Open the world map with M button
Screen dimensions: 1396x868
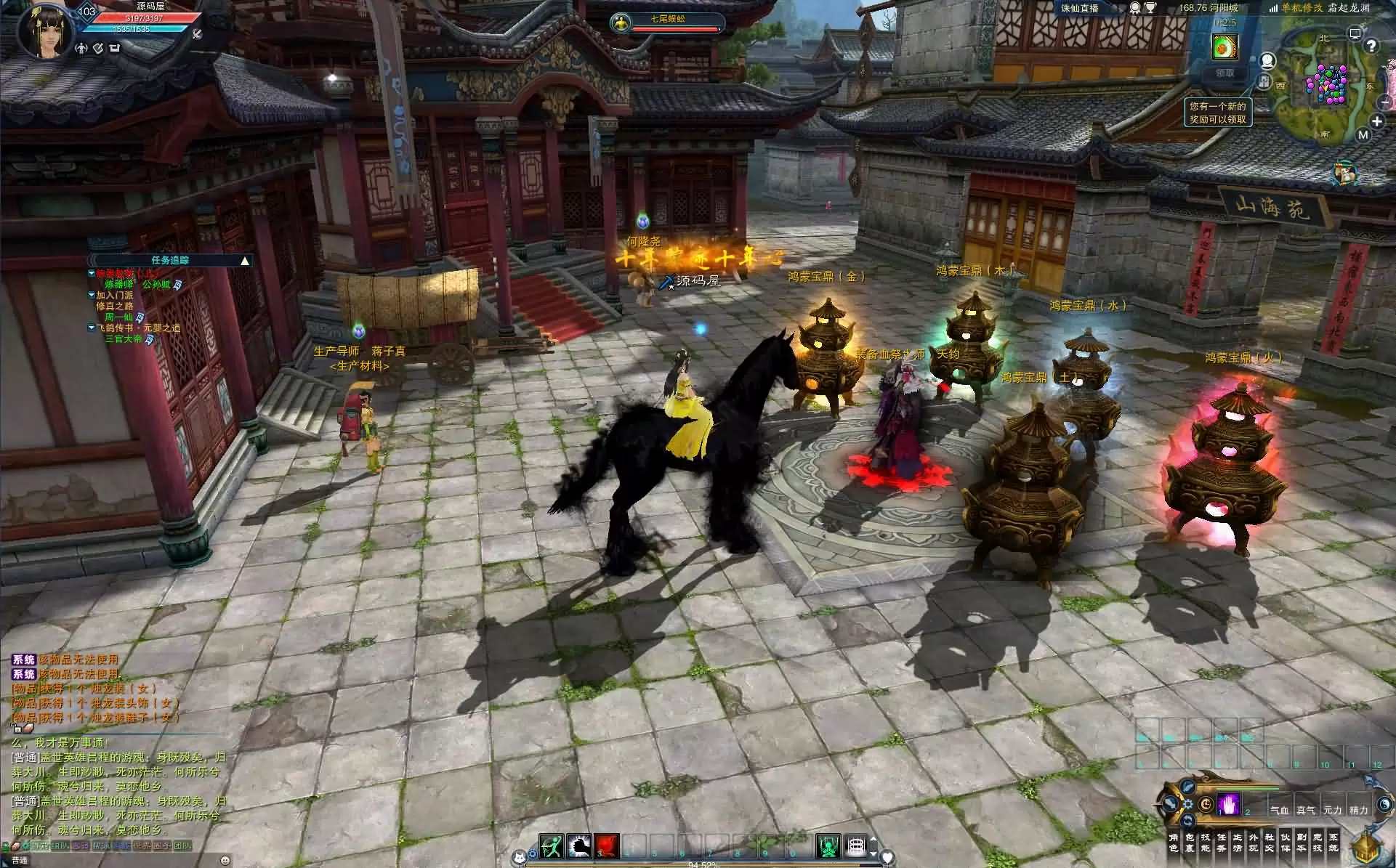pyautogui.click(x=1363, y=135)
